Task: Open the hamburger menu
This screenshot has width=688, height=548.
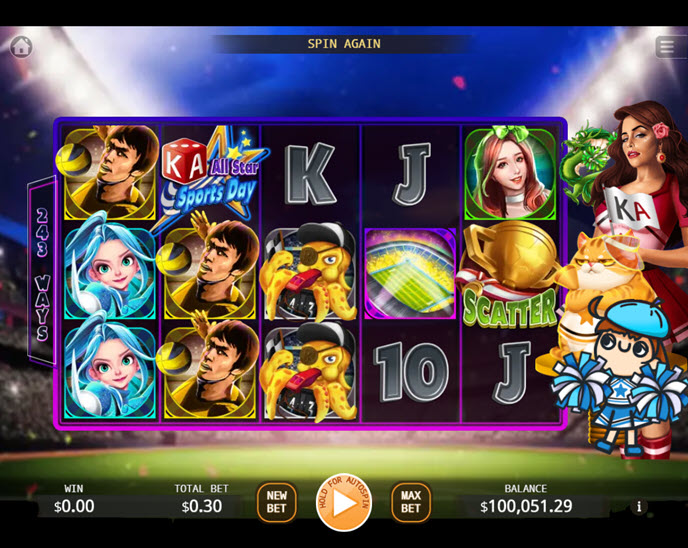Action: pos(667,47)
